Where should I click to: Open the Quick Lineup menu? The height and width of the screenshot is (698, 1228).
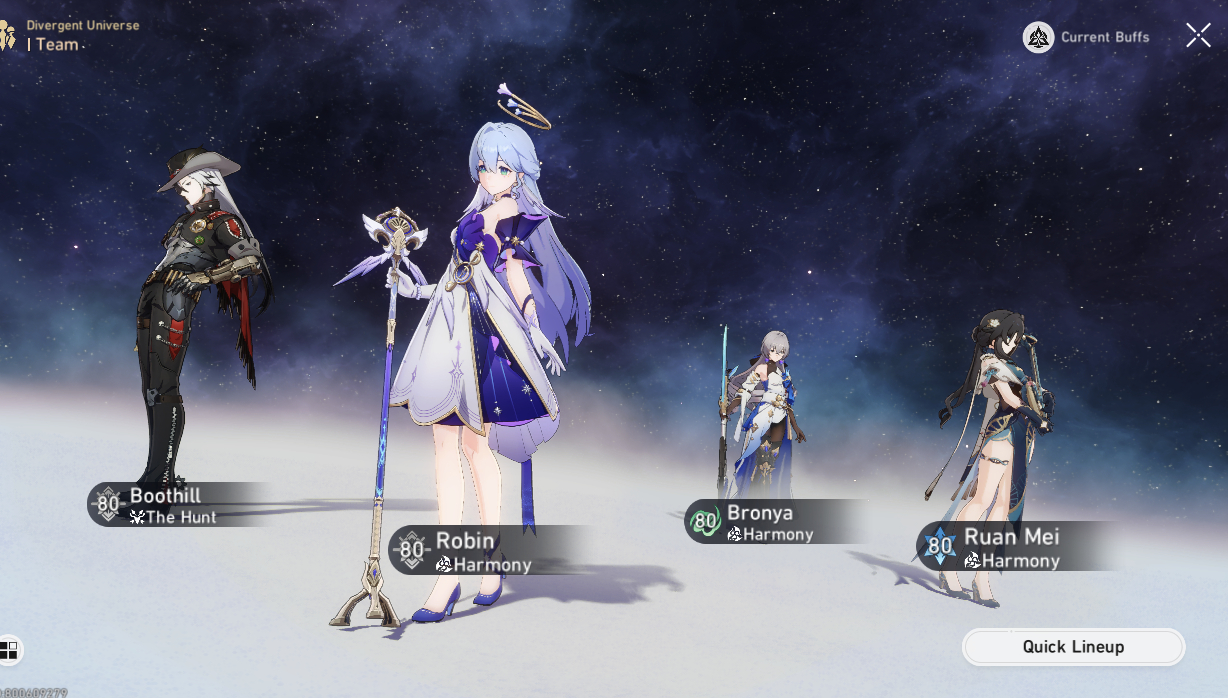1073,647
